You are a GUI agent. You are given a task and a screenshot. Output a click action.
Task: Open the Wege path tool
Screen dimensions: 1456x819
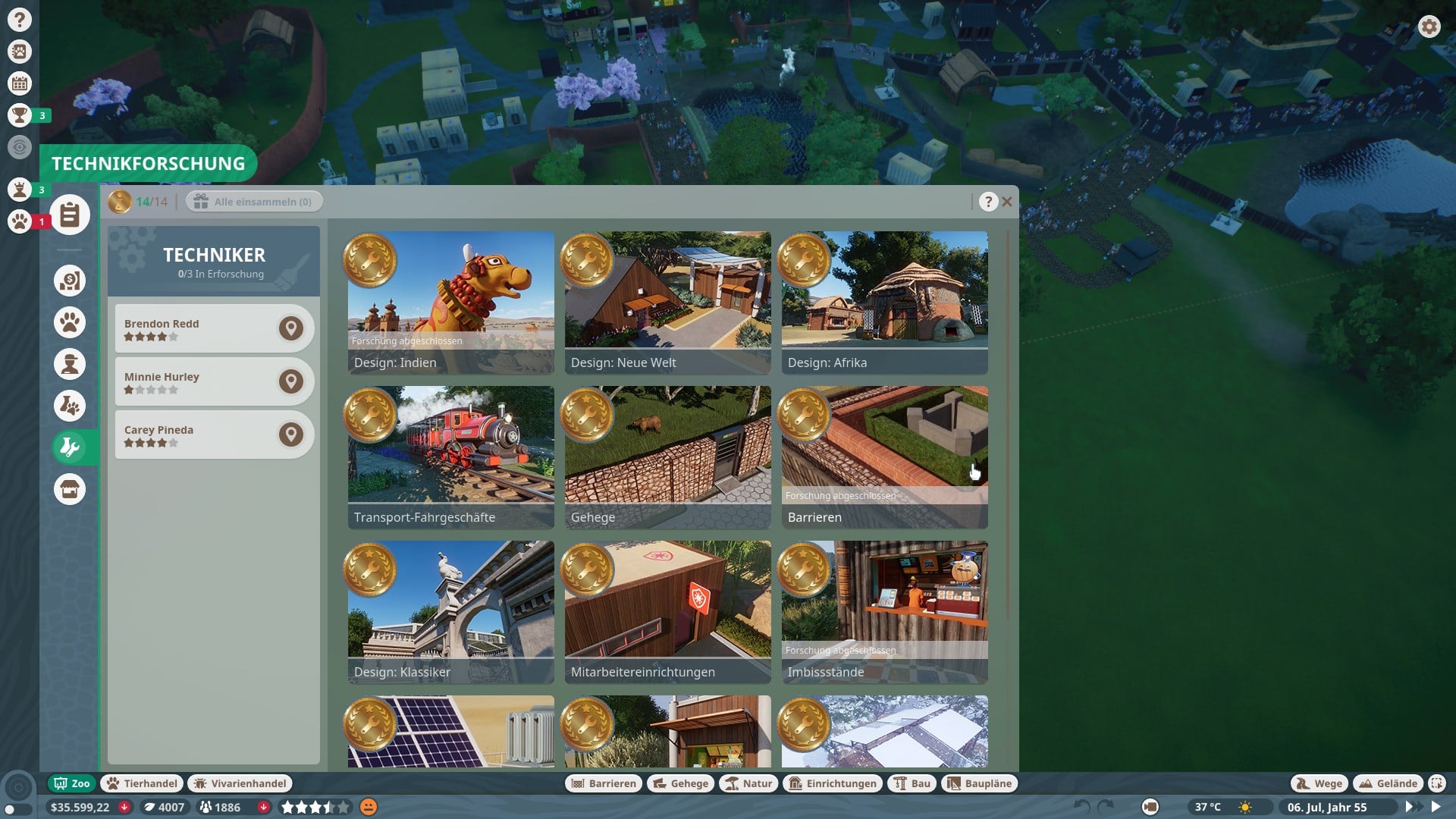point(1319,783)
